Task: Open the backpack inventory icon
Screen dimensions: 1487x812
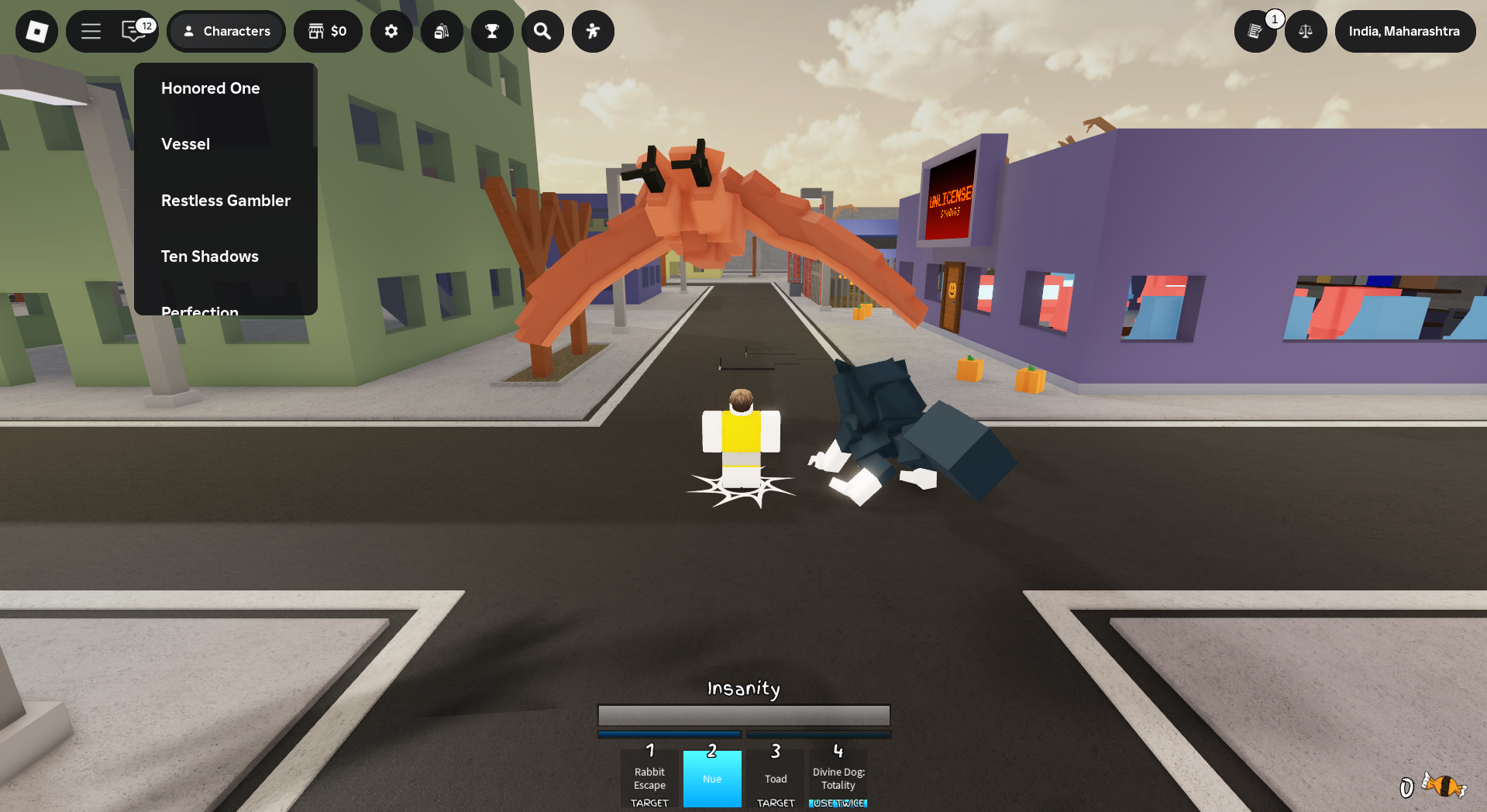Action: click(442, 31)
